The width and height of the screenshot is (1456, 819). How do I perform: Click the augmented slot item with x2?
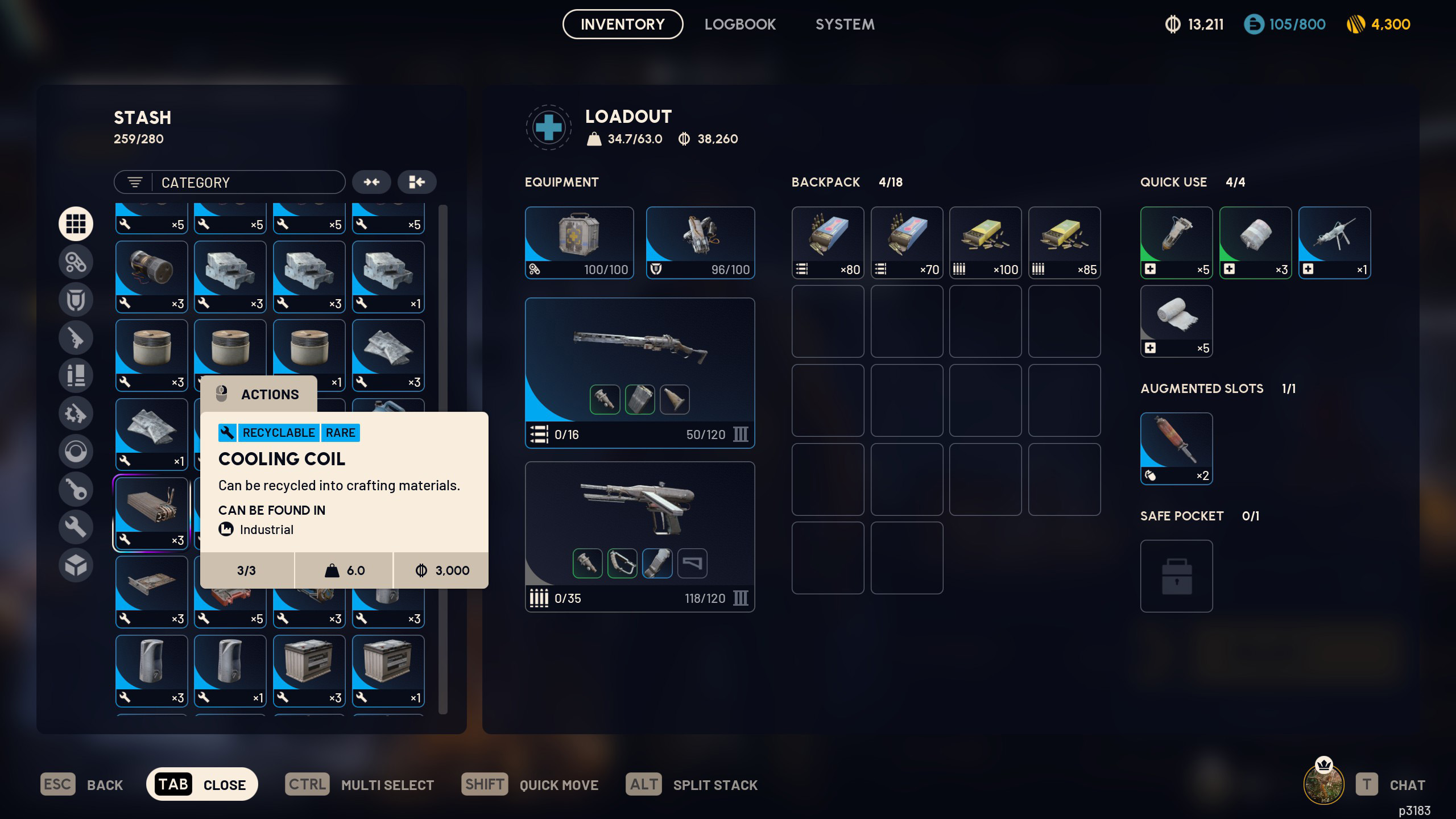[1176, 449]
